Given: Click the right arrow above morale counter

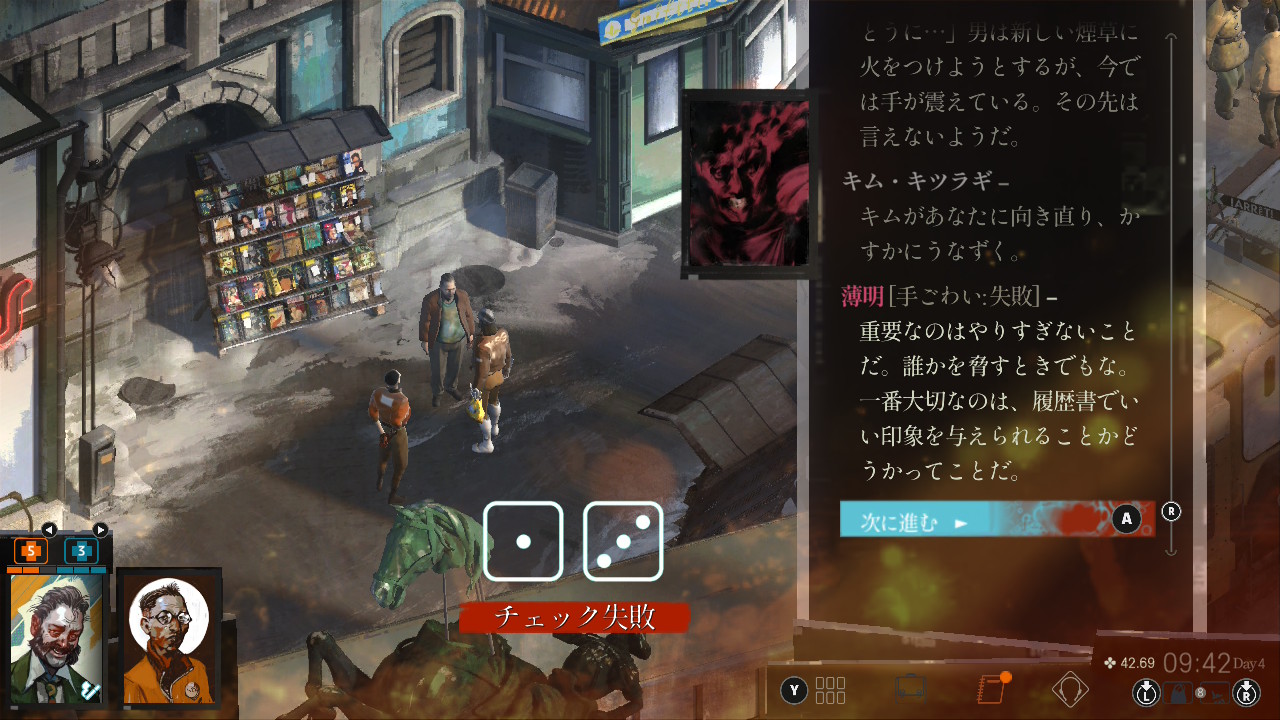Looking at the screenshot, I should click(100, 529).
